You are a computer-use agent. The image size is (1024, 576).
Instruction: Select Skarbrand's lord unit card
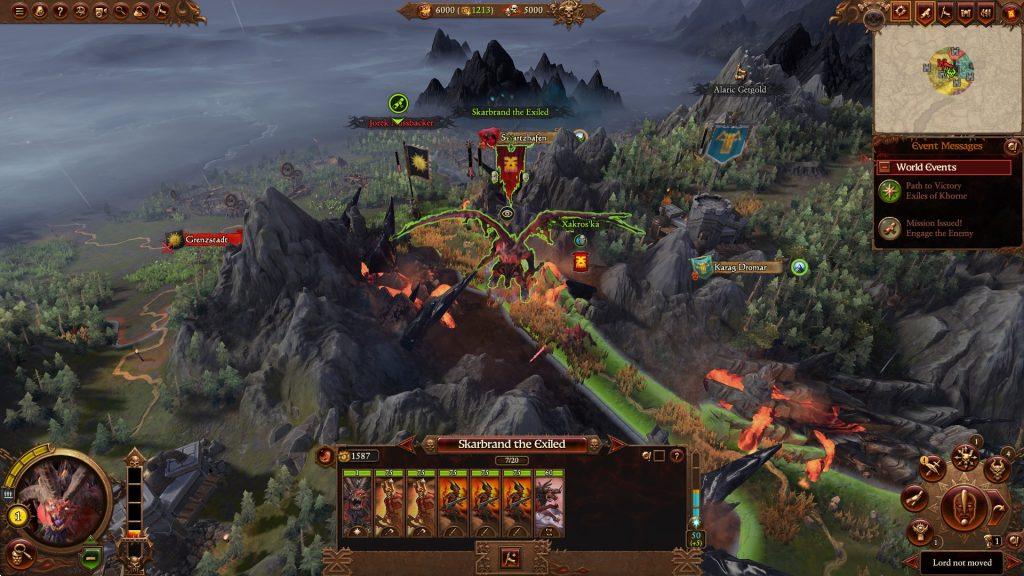[x=356, y=506]
